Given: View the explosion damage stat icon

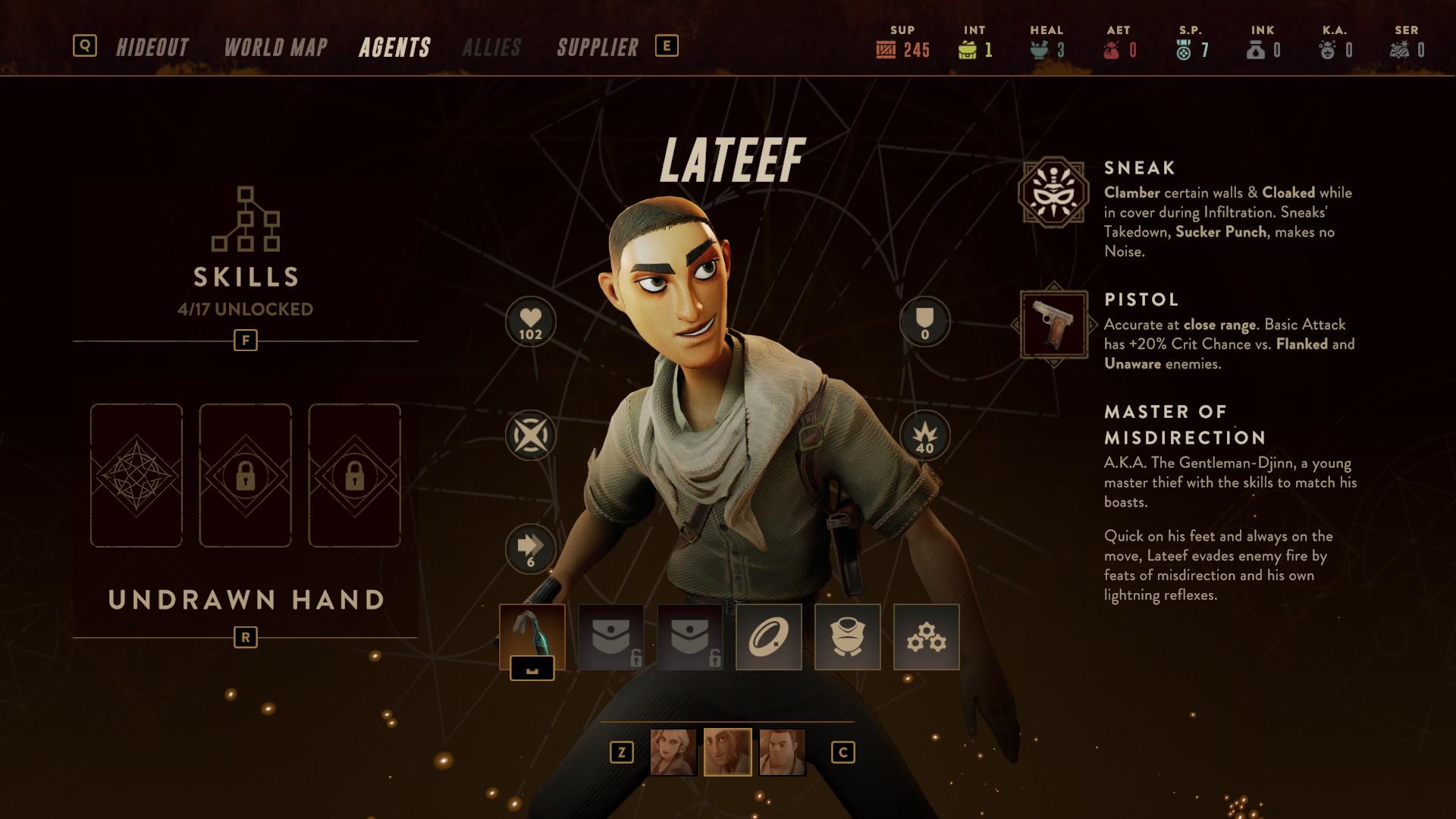Looking at the screenshot, I should (x=924, y=436).
